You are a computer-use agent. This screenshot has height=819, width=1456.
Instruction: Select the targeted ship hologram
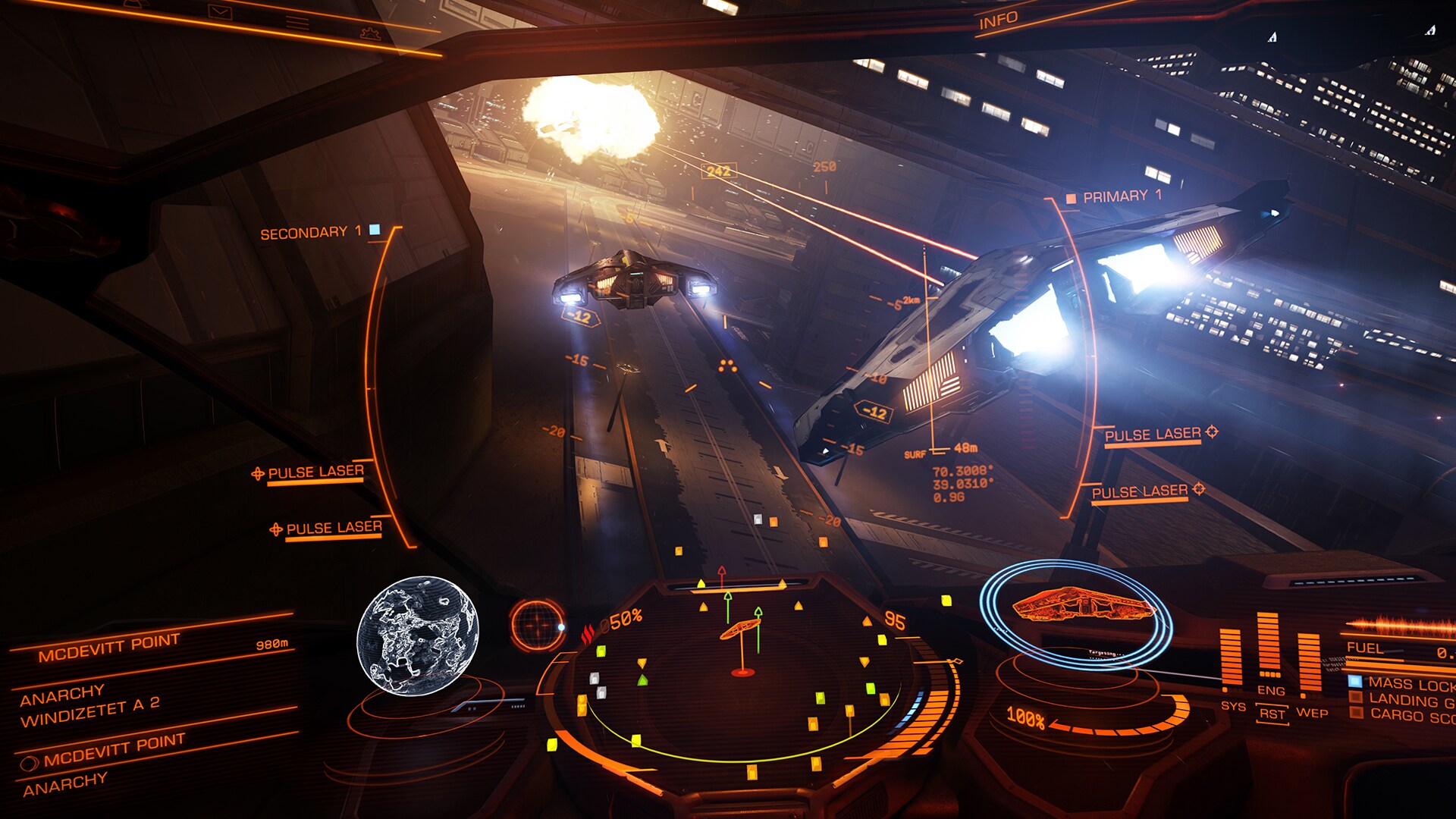click(x=1077, y=607)
